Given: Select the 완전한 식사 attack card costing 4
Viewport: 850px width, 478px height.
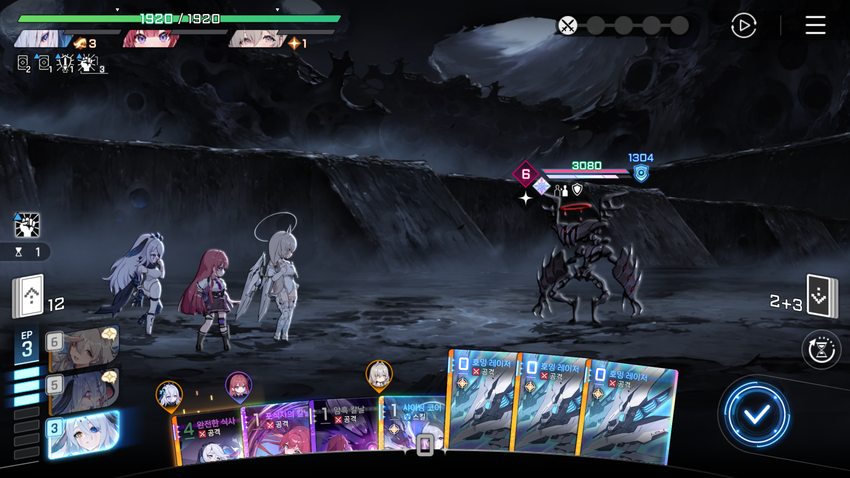Looking at the screenshot, I should click(x=208, y=435).
